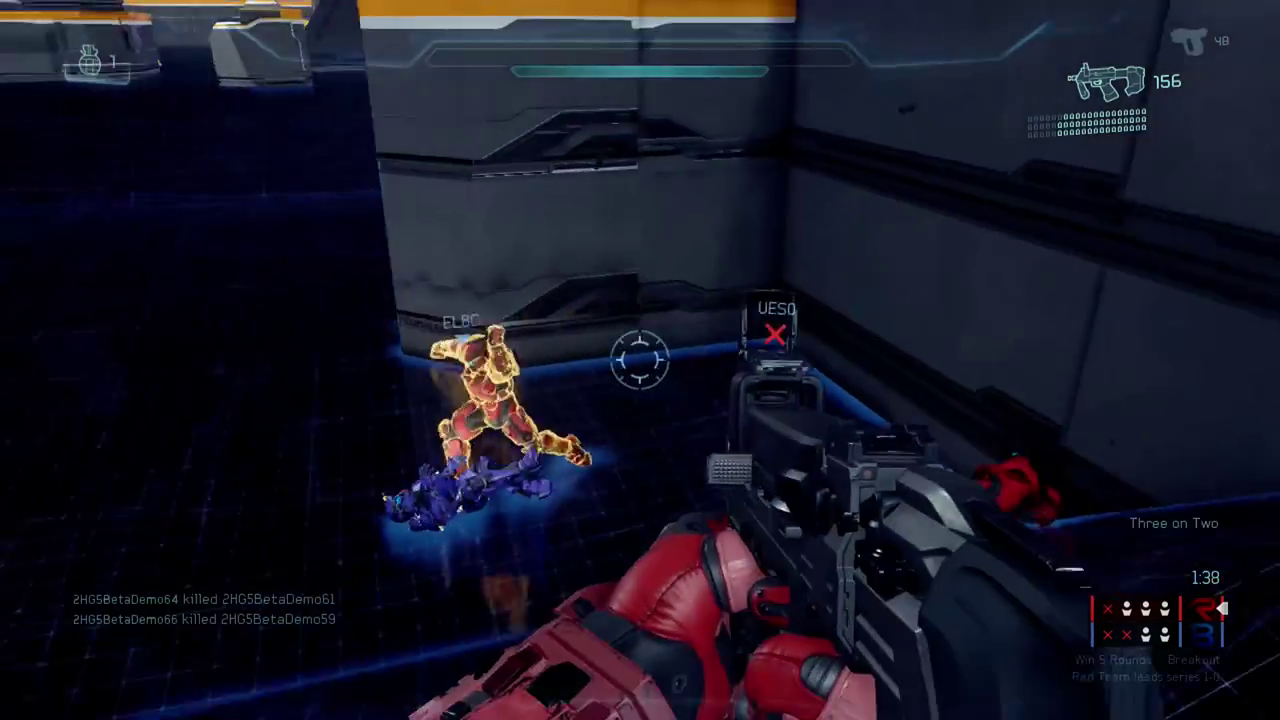Select the SMG weapon icon showing 156 ammo
Image resolution: width=1280 pixels, height=720 pixels.
coord(1108,82)
